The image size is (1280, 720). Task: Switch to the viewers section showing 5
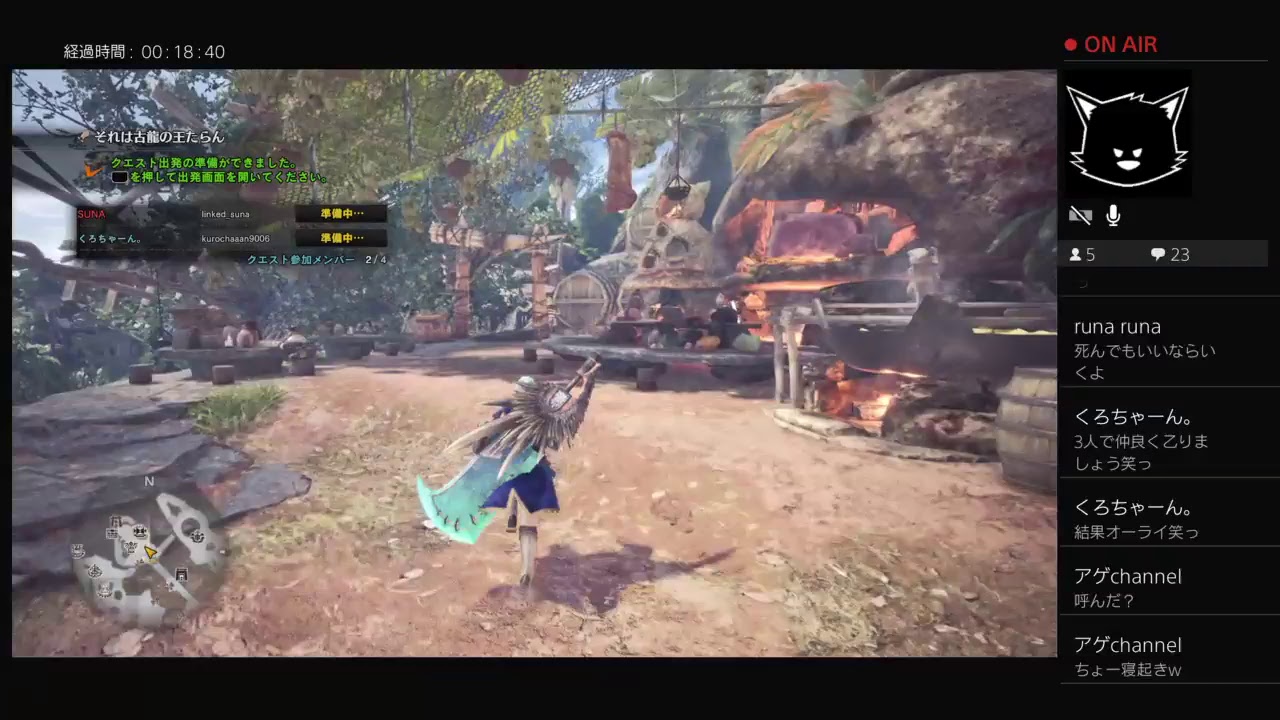tap(1082, 255)
